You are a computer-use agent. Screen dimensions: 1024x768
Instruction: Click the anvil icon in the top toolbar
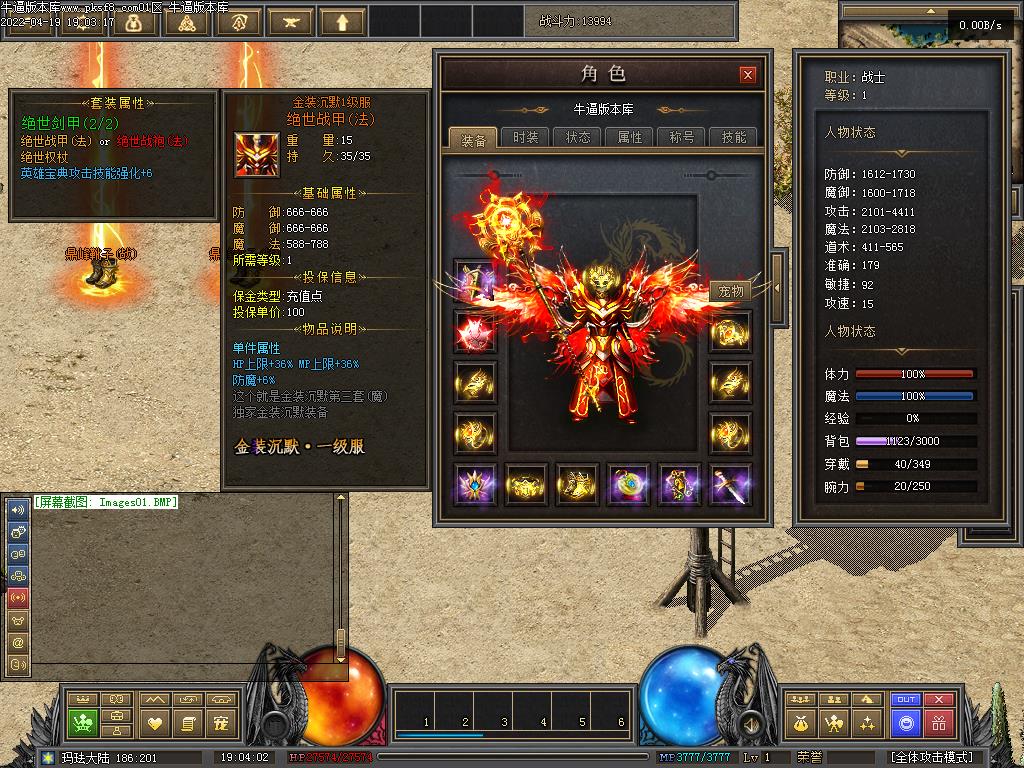pyautogui.click(x=291, y=22)
